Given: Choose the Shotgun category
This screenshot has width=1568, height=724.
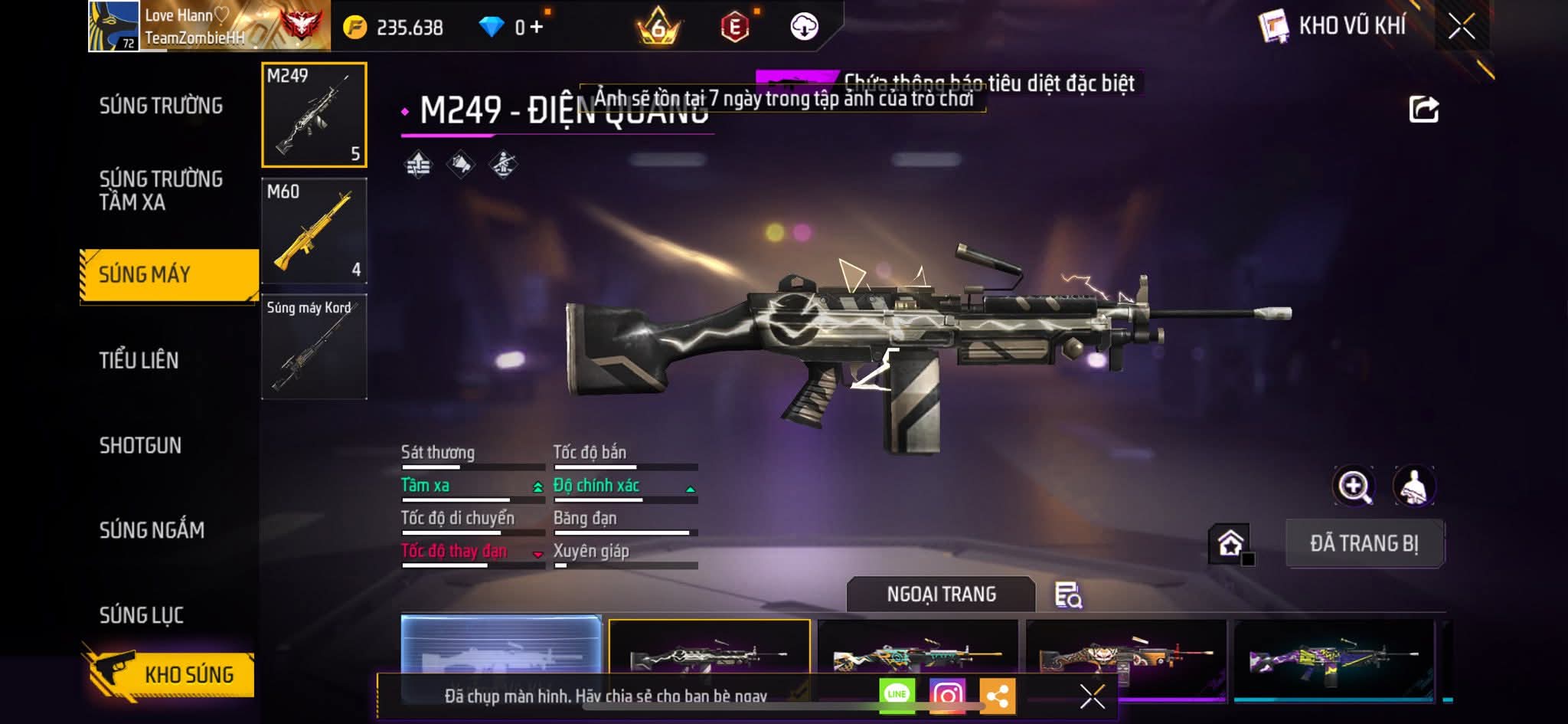Looking at the screenshot, I should (140, 445).
